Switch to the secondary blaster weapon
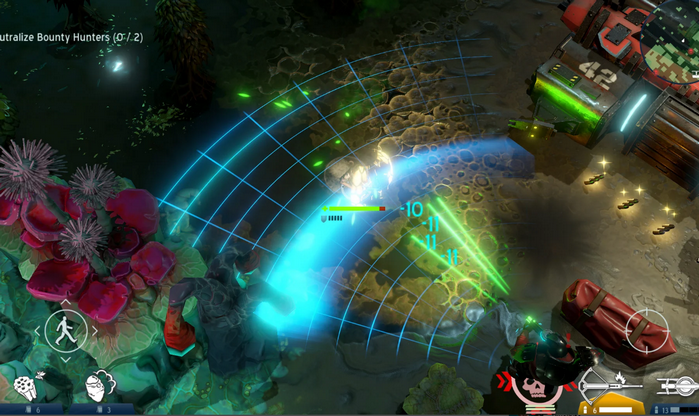The height and width of the screenshot is (416, 699). 680,384
